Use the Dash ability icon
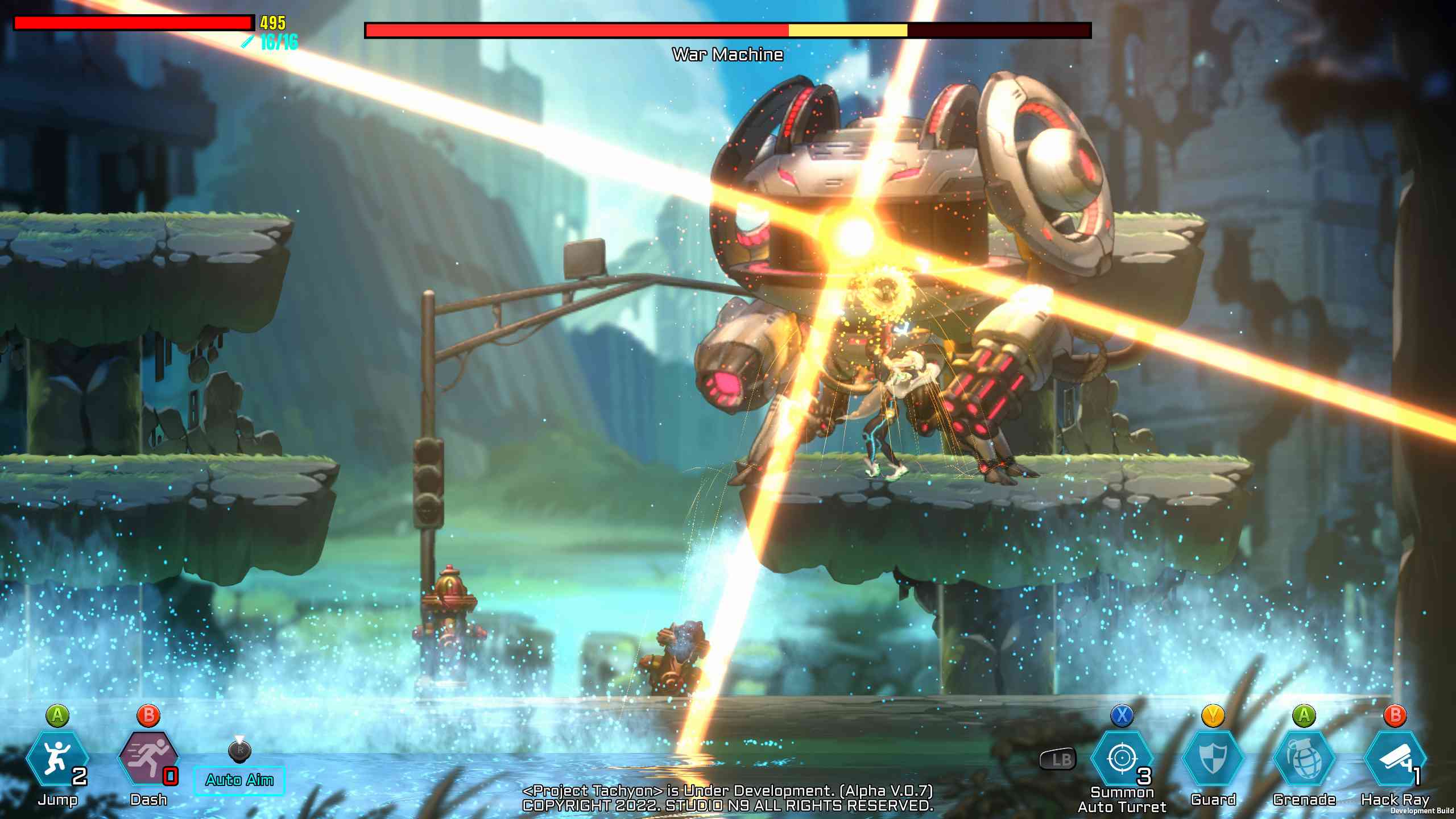 pyautogui.click(x=148, y=760)
